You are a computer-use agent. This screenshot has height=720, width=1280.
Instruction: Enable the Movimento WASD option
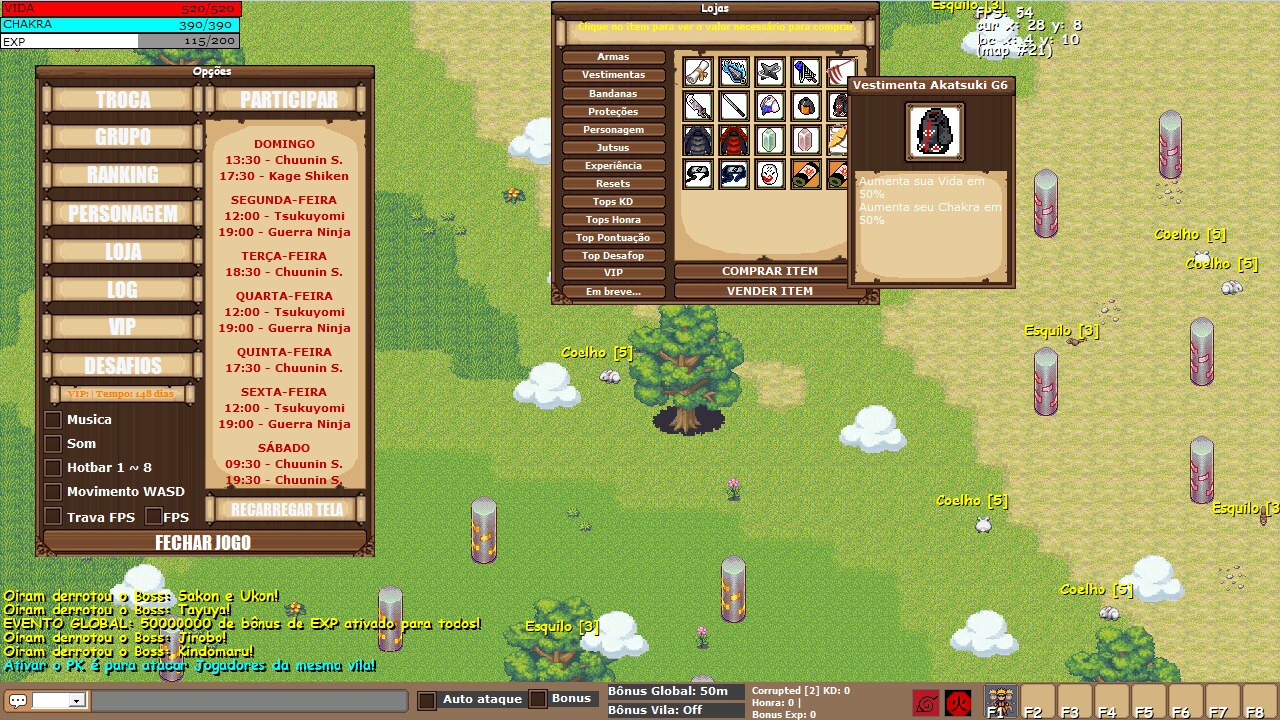click(x=54, y=492)
